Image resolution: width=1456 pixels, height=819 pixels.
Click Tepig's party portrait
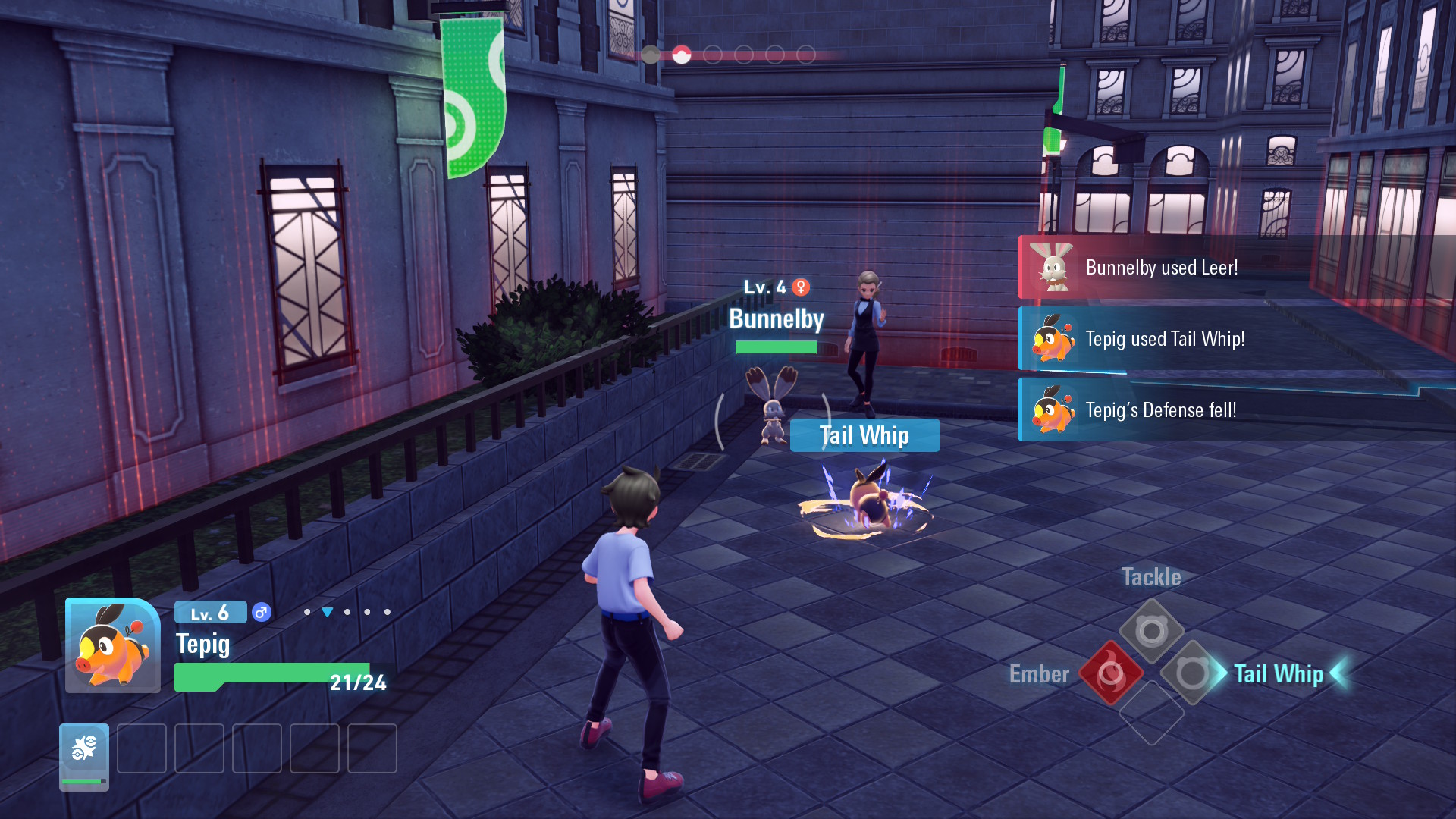(x=112, y=646)
